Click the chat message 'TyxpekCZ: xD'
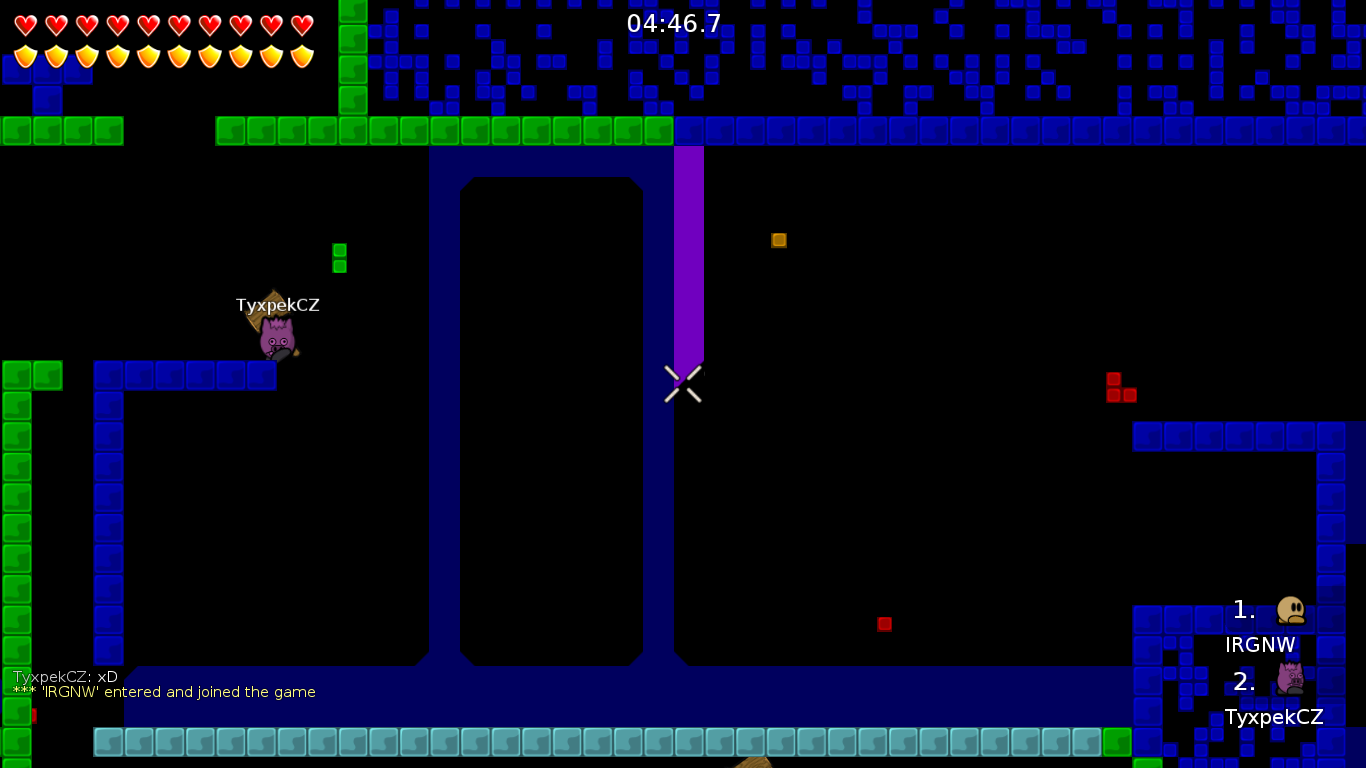This screenshot has width=1366, height=768. click(x=63, y=676)
